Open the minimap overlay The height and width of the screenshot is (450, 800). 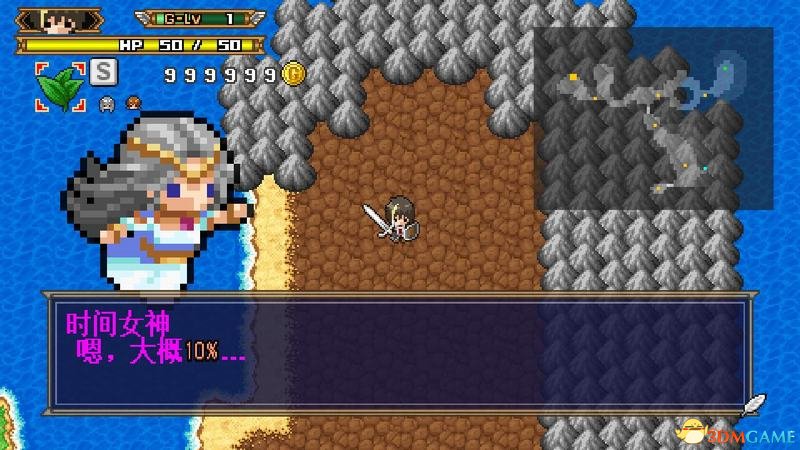click(x=653, y=118)
